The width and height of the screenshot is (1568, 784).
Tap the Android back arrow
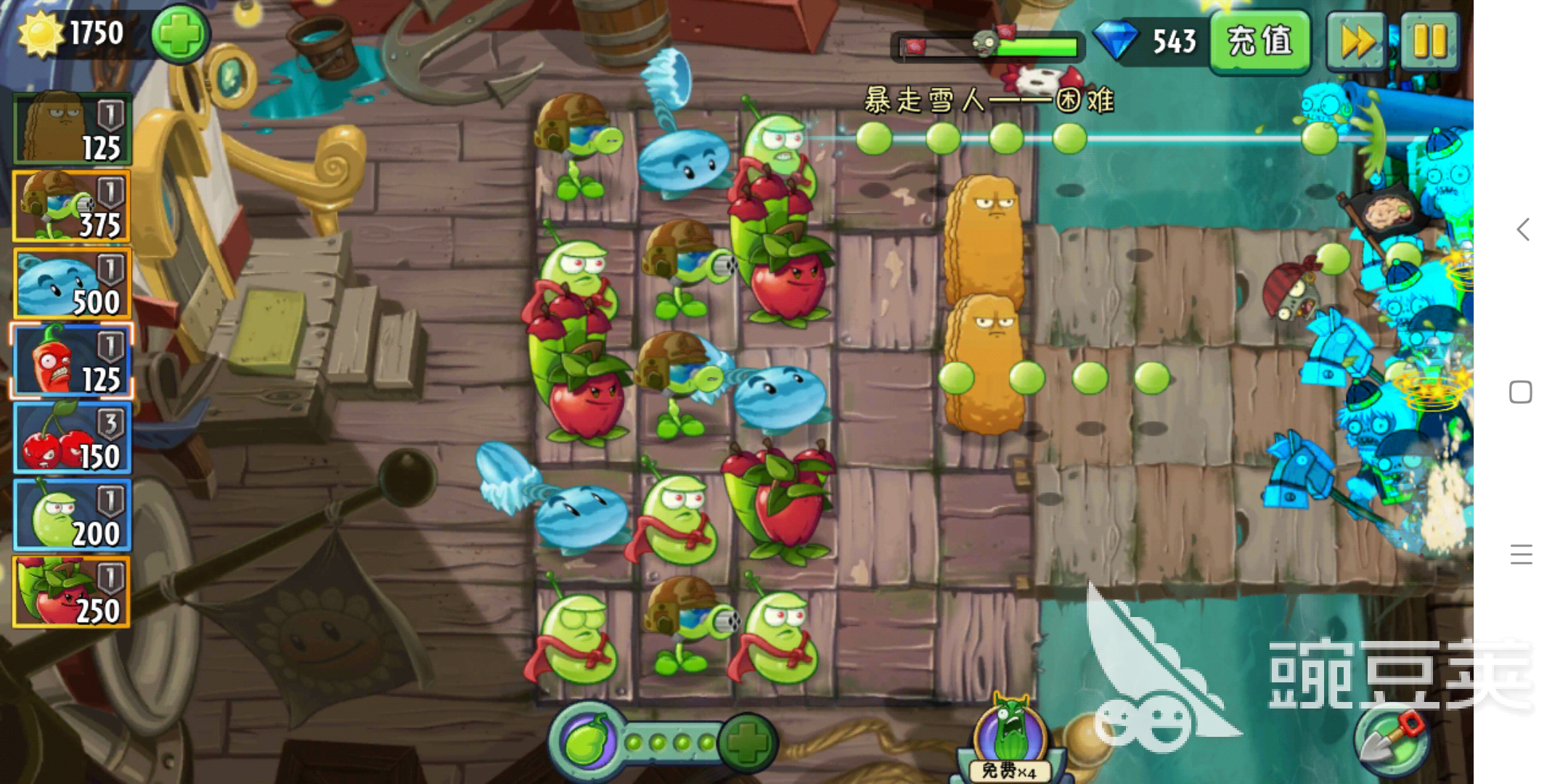coord(1522,229)
